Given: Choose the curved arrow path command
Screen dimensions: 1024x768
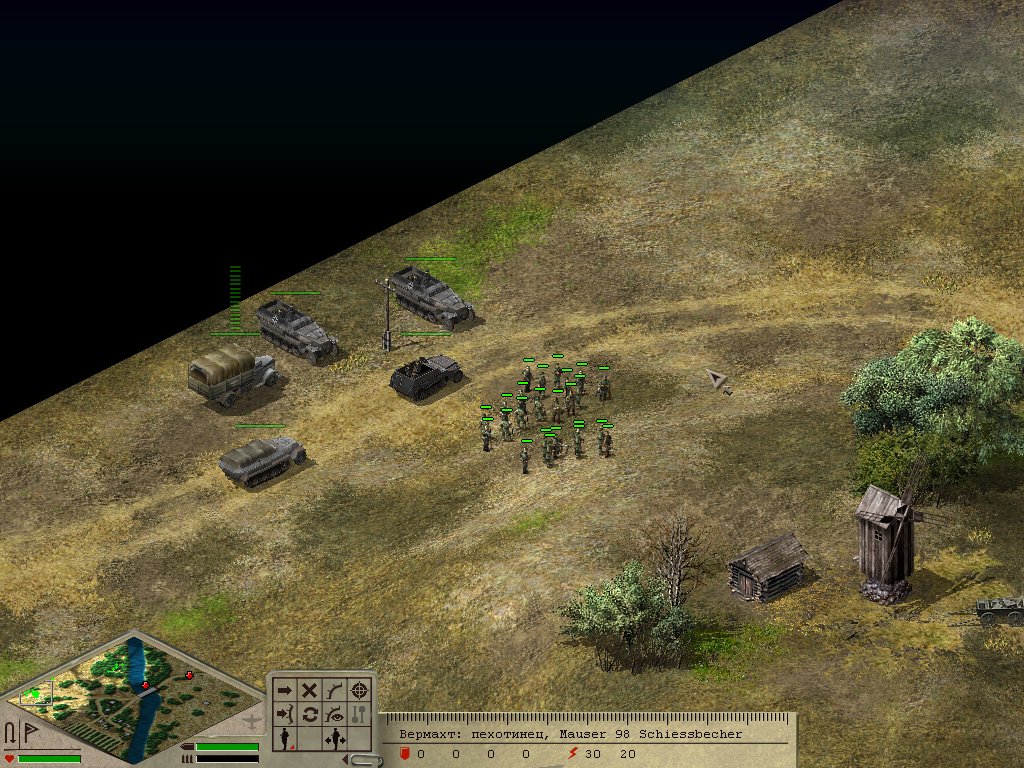Looking at the screenshot, I should pos(335,690).
